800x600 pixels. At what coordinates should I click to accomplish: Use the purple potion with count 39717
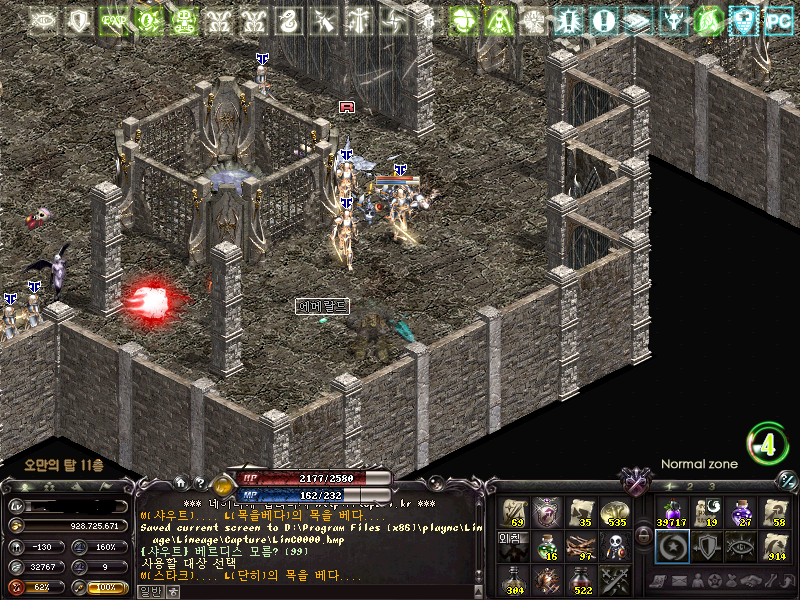672,513
